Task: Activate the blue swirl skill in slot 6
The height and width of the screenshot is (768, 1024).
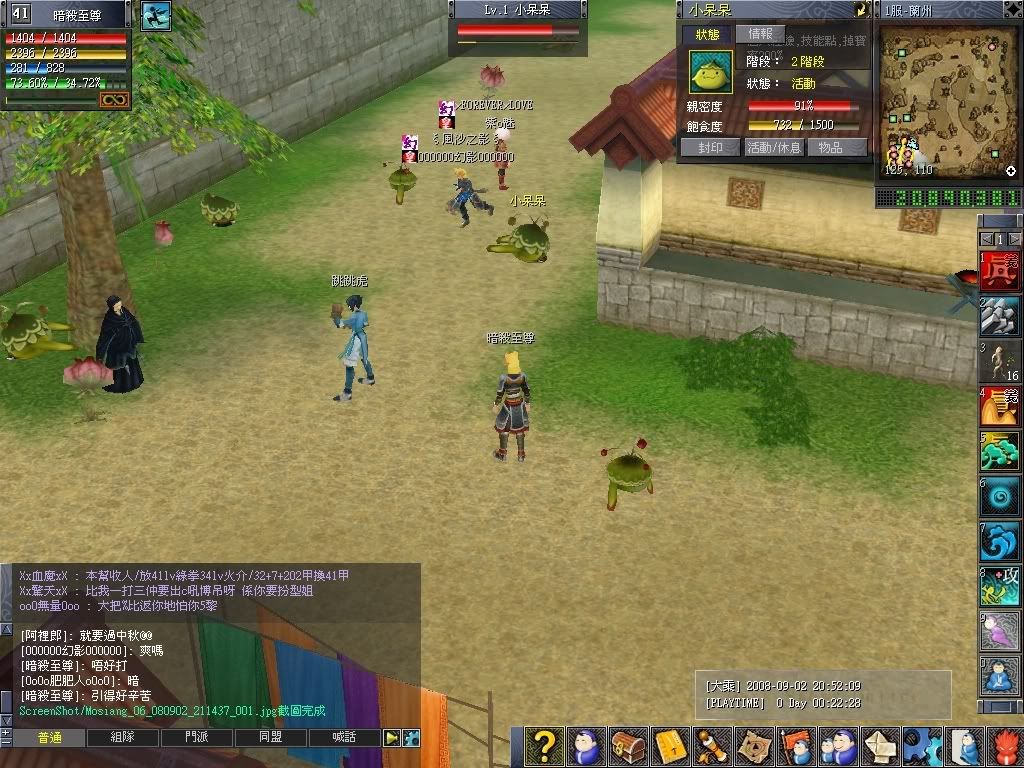Action: pyautogui.click(x=999, y=496)
